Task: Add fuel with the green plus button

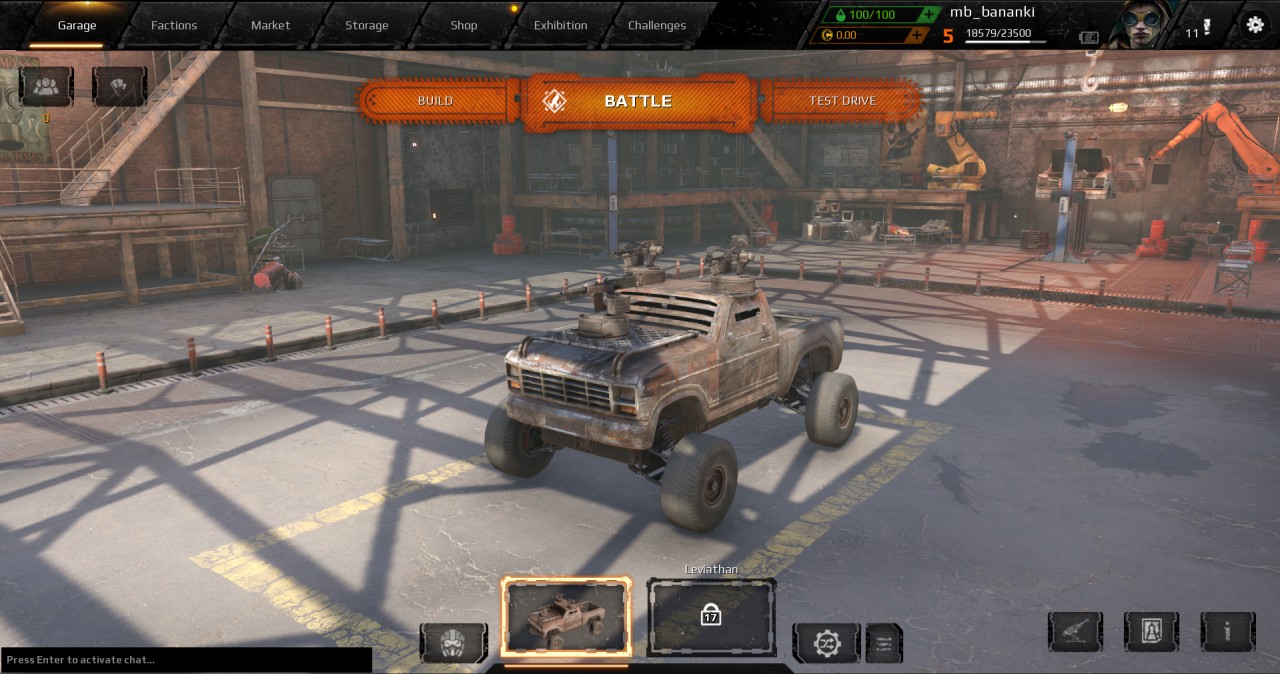Action: tap(931, 15)
